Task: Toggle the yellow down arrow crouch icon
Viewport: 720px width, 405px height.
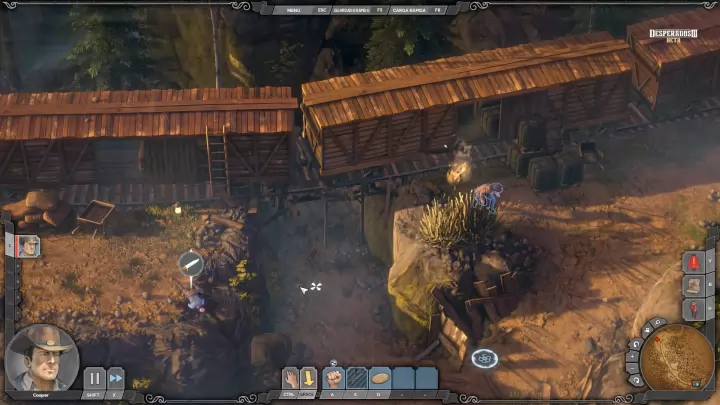Action: point(309,378)
